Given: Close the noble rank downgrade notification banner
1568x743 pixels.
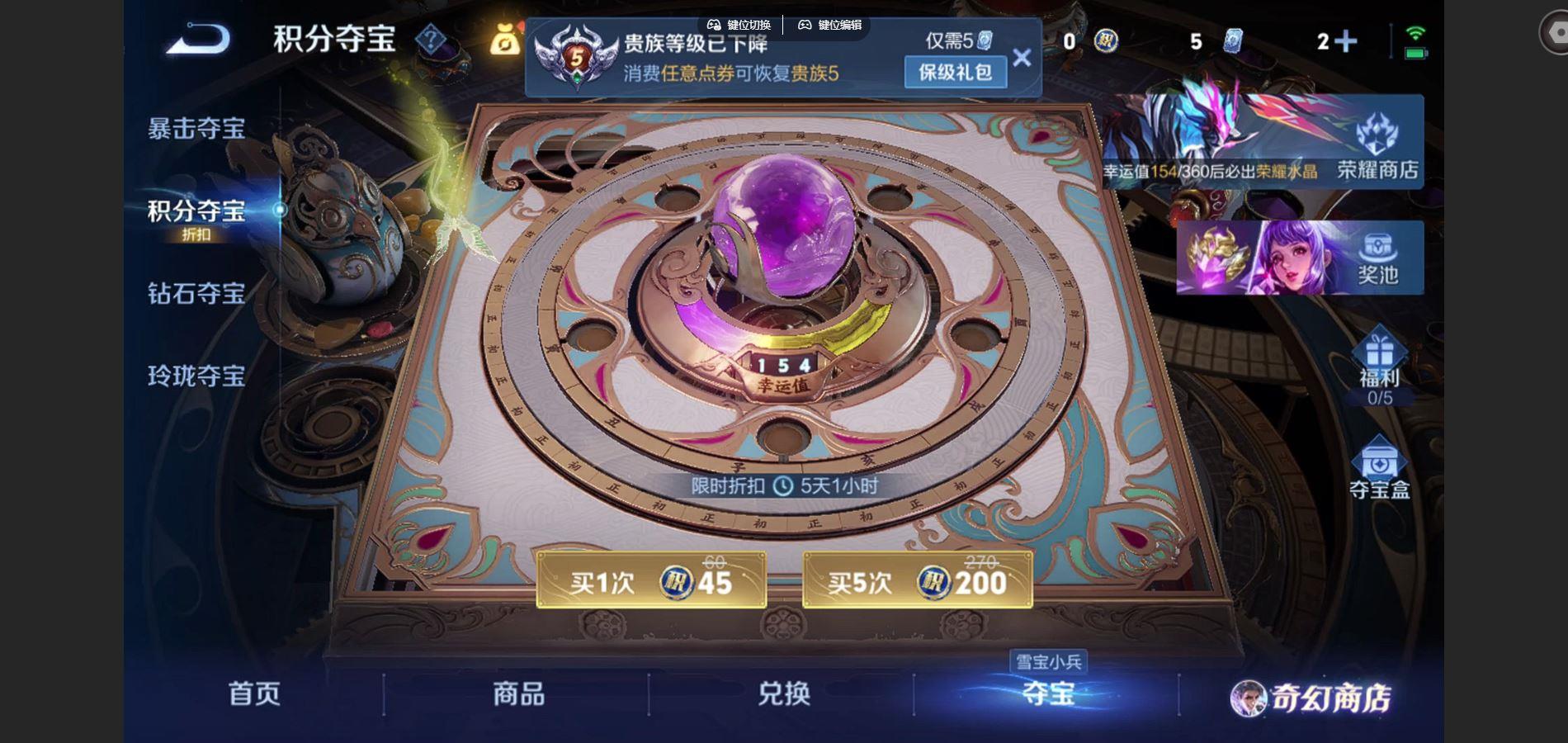Looking at the screenshot, I should pos(1023,56).
